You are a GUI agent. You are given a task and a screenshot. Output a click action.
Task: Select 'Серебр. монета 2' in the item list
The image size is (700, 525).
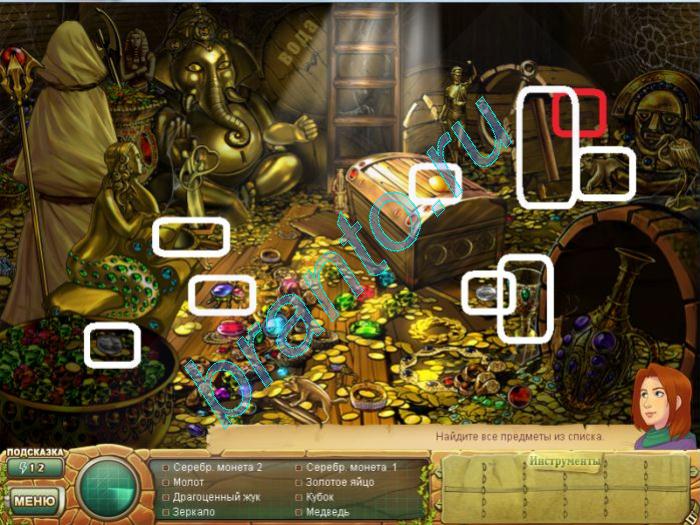tap(217, 467)
